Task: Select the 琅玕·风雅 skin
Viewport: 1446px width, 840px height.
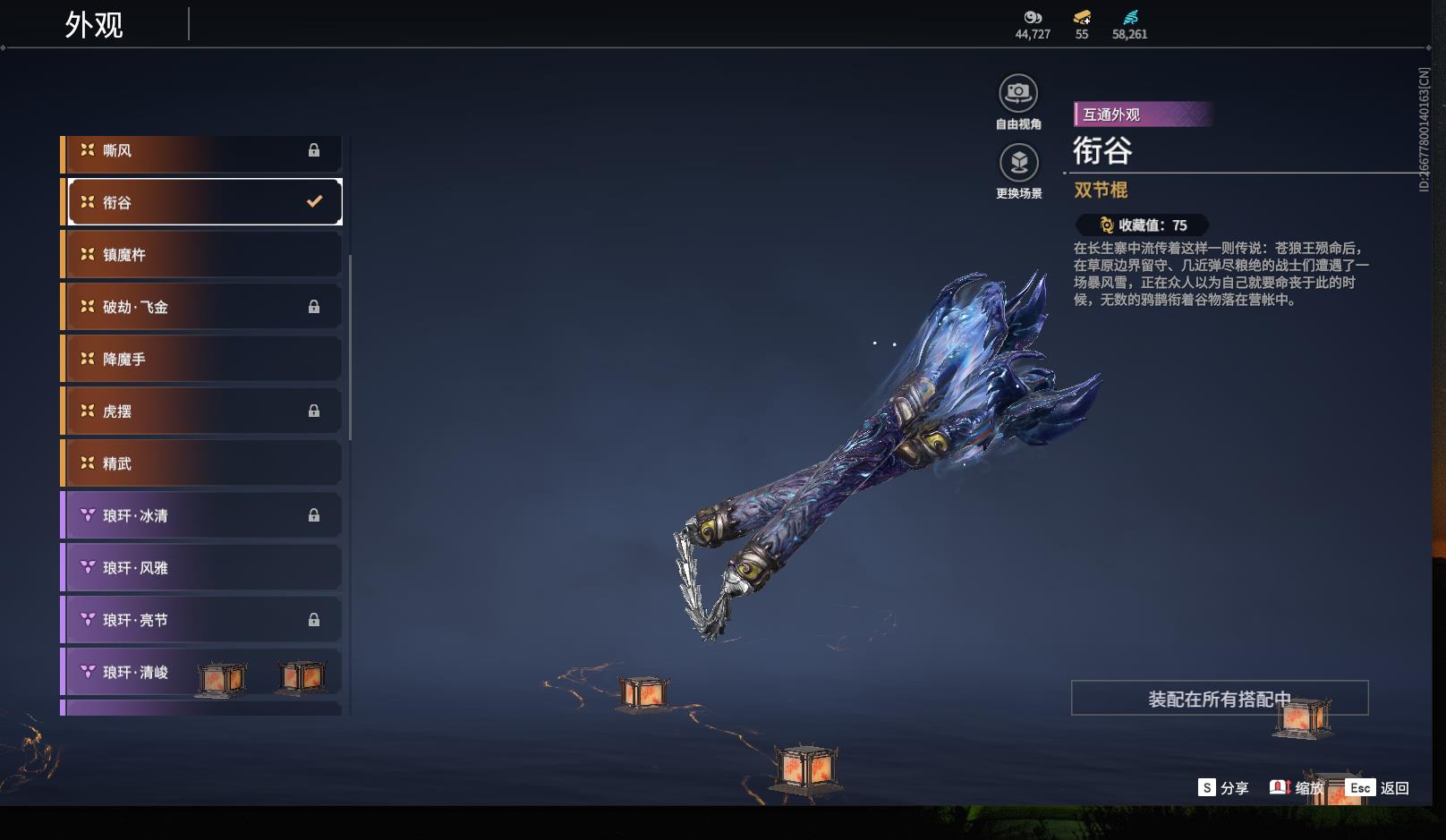Action: 201,568
